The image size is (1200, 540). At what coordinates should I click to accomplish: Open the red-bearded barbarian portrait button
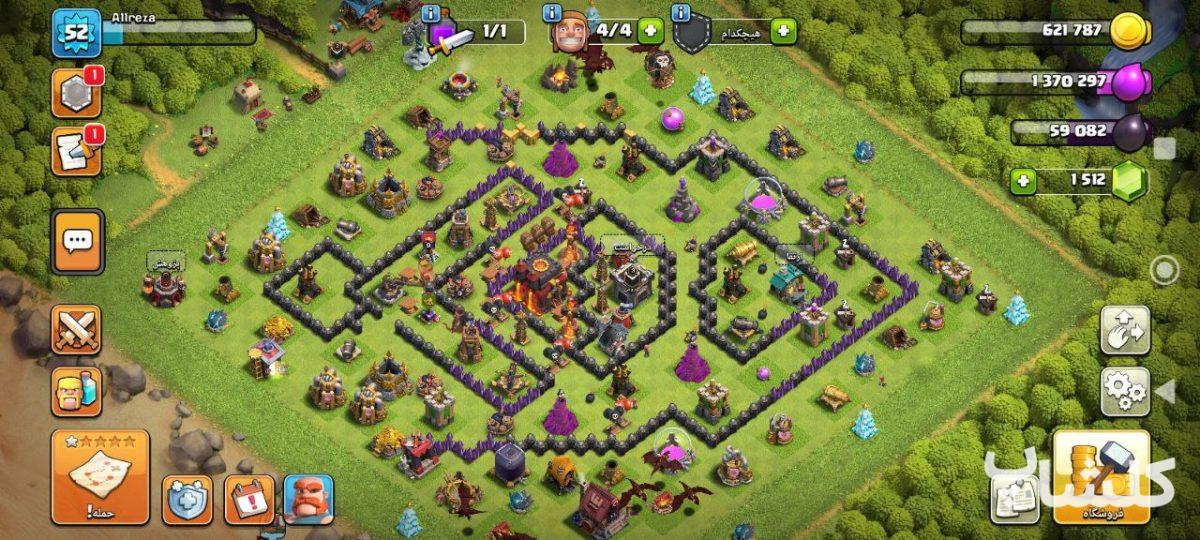(308, 499)
